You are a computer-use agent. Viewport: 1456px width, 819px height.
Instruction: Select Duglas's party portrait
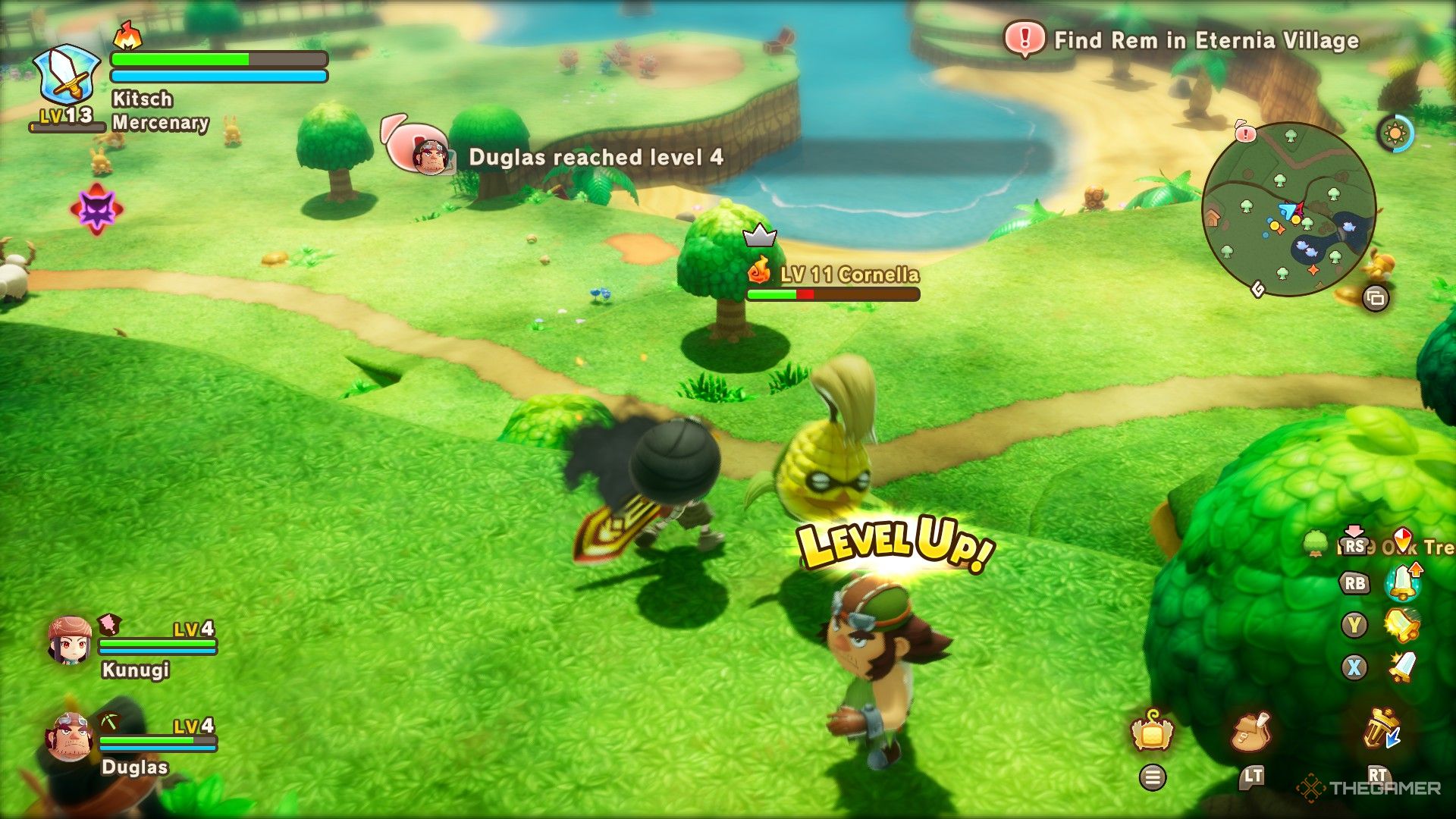click(x=70, y=736)
